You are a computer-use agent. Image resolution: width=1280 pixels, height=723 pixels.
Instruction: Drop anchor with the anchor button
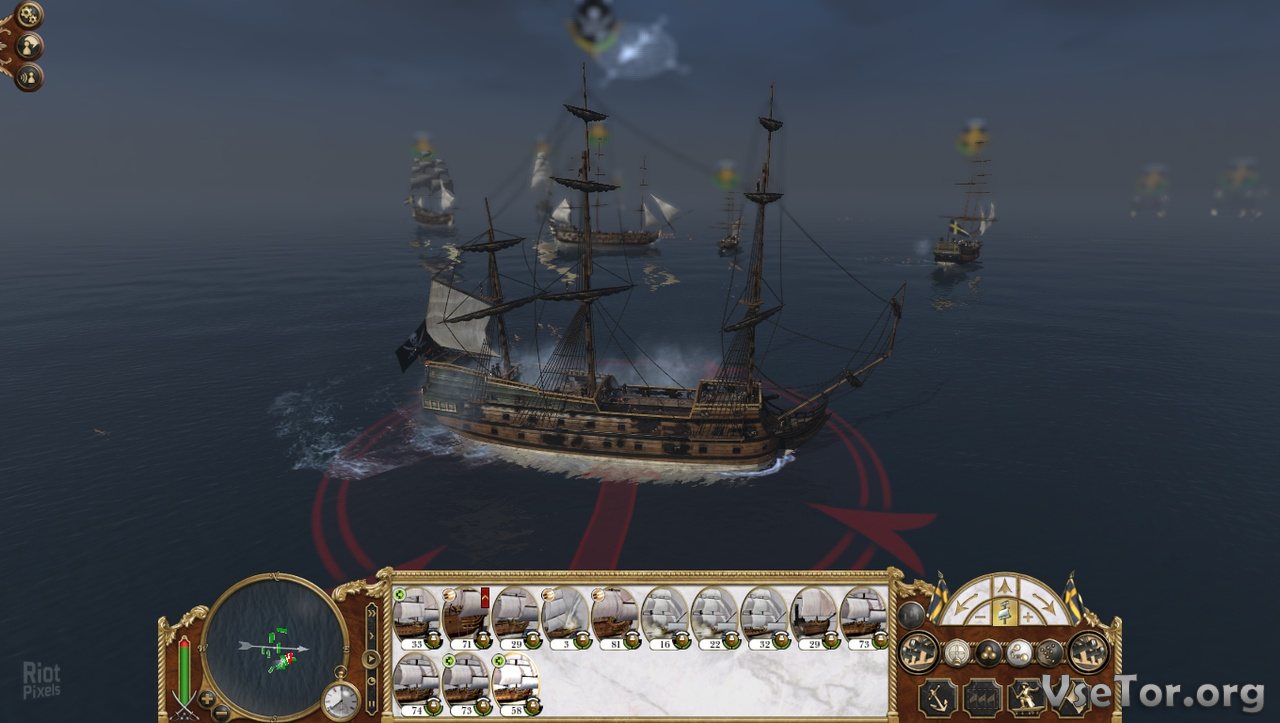[x=938, y=696]
